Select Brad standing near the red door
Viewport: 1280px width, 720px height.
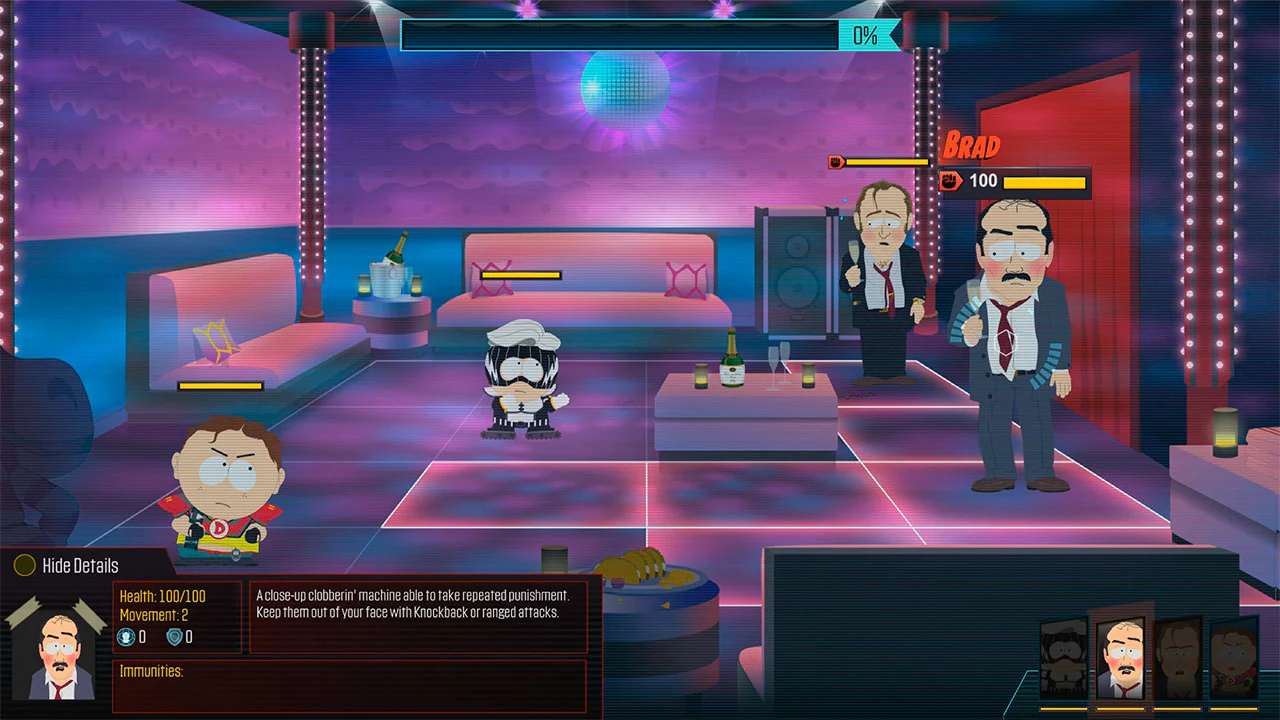point(1010,330)
